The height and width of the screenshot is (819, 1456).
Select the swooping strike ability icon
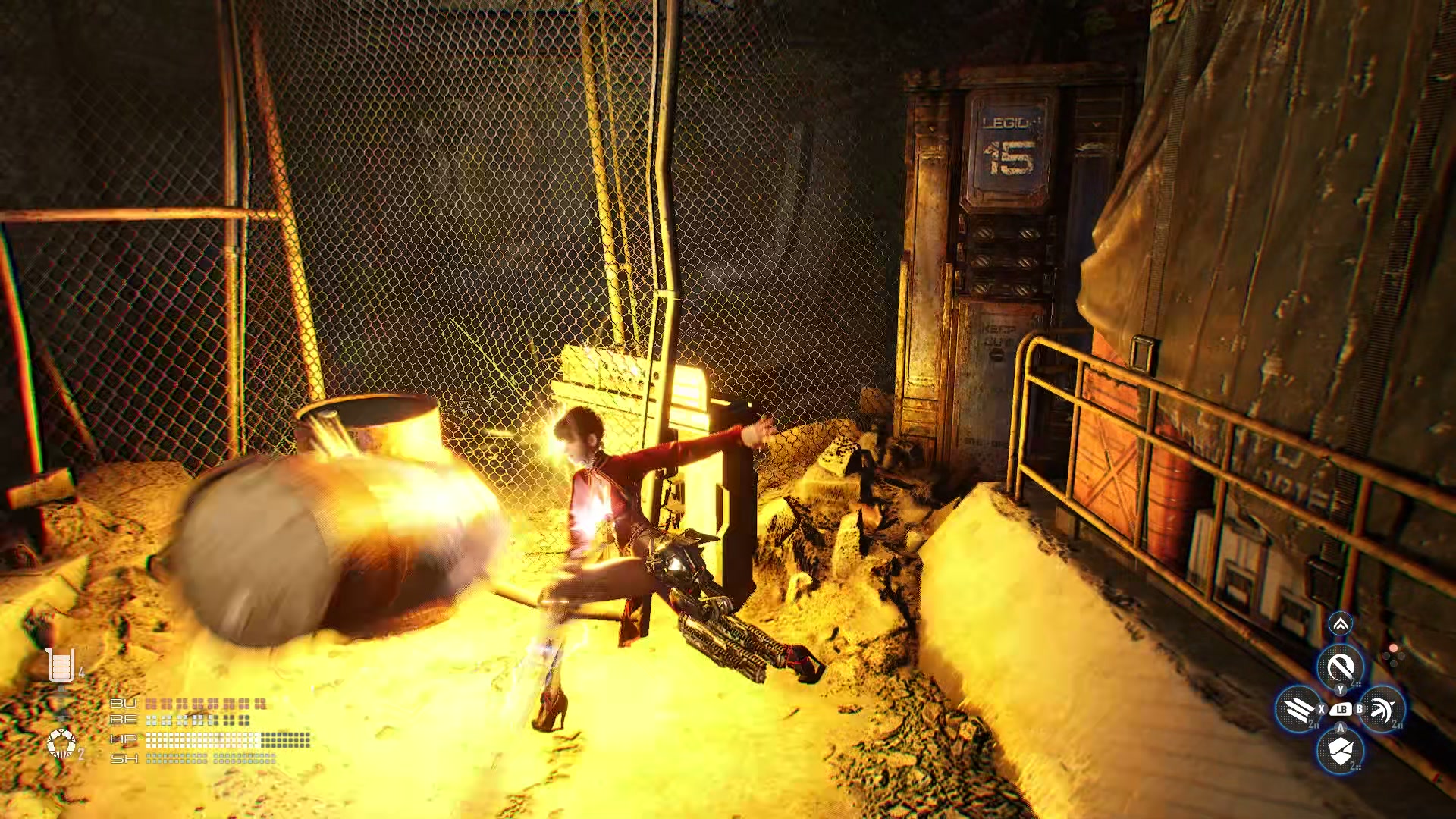coord(1384,709)
